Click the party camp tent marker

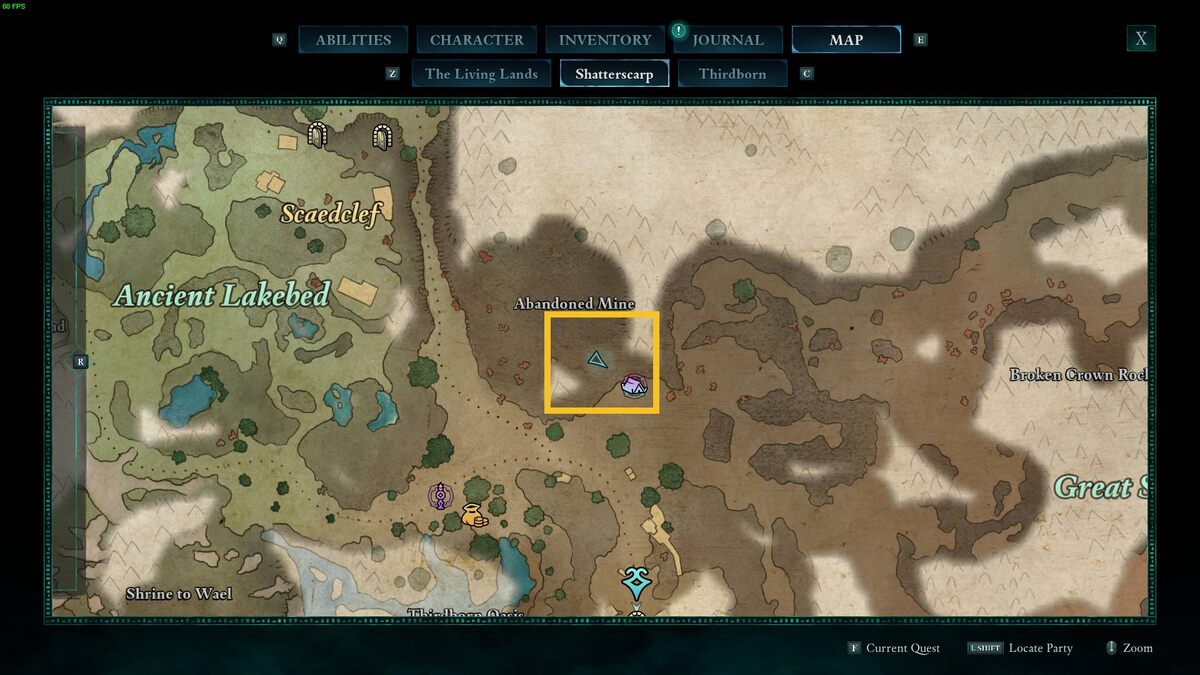click(633, 385)
